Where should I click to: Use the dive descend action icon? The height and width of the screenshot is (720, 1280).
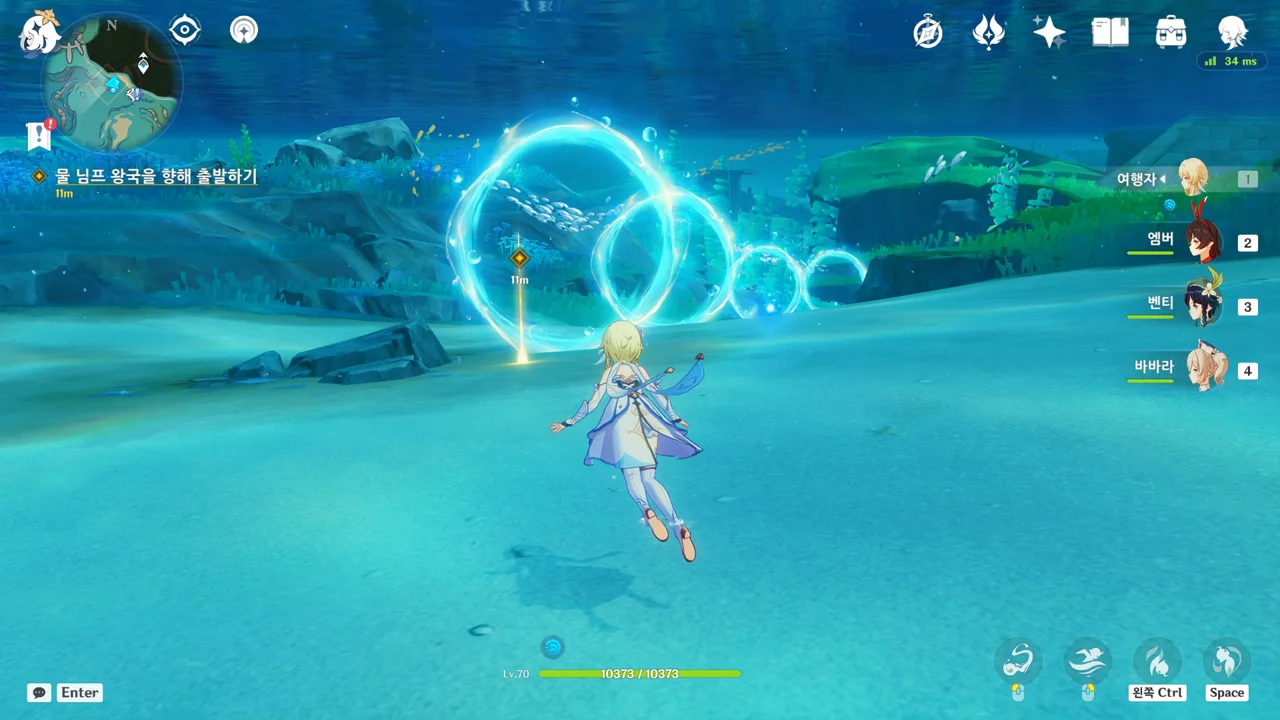coord(1157,661)
